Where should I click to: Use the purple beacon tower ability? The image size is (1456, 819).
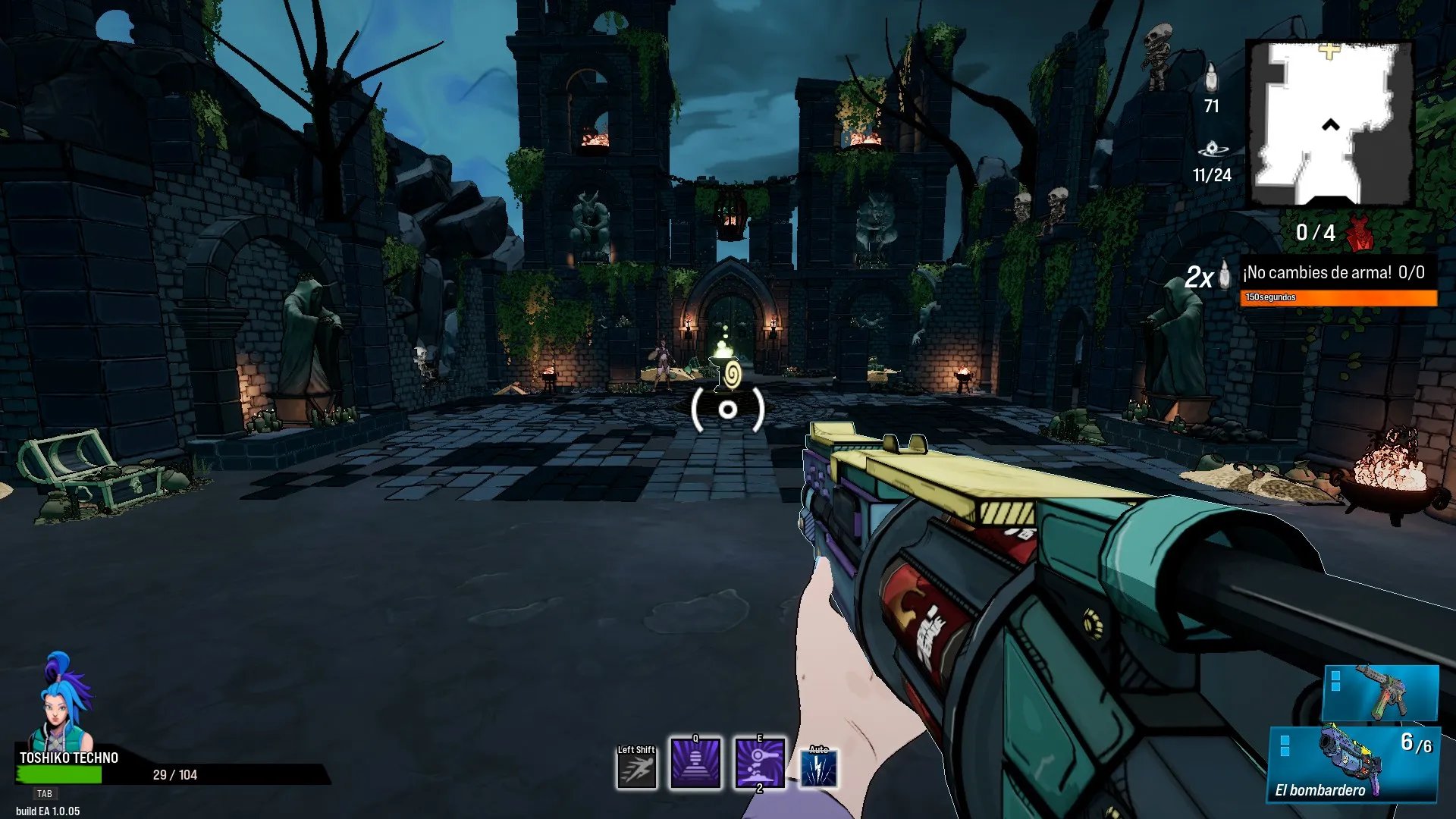pyautogui.click(x=695, y=763)
